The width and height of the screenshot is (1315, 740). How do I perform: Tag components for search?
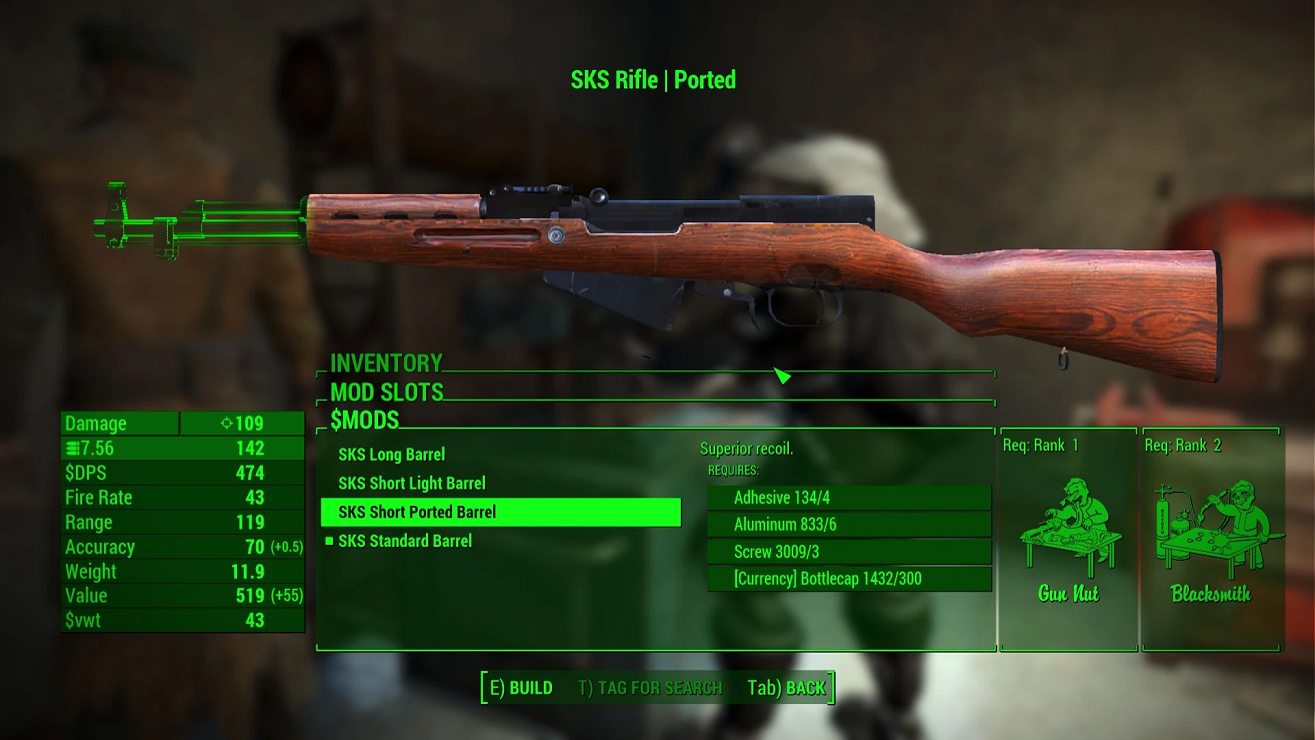(650, 688)
